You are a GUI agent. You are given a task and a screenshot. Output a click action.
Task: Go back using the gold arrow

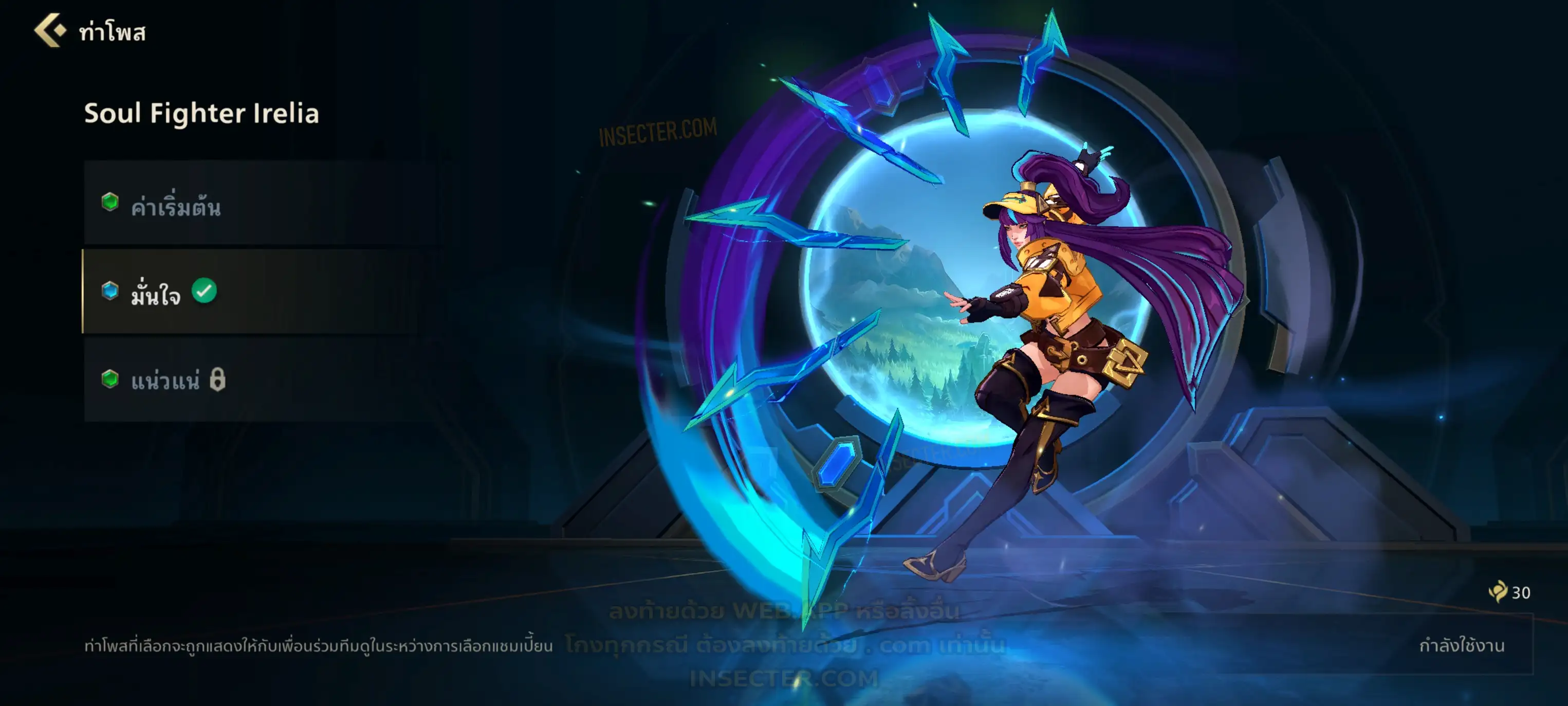(x=49, y=30)
